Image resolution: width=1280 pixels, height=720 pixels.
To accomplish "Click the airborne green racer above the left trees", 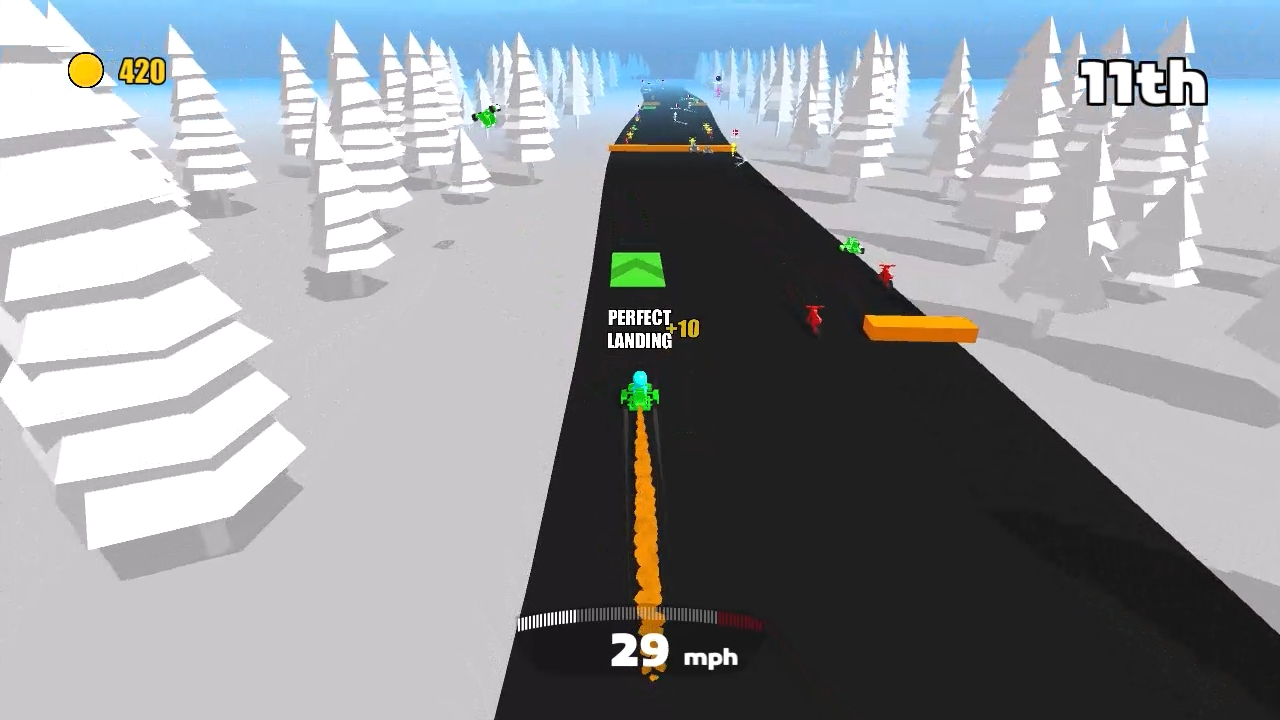I will [489, 115].
